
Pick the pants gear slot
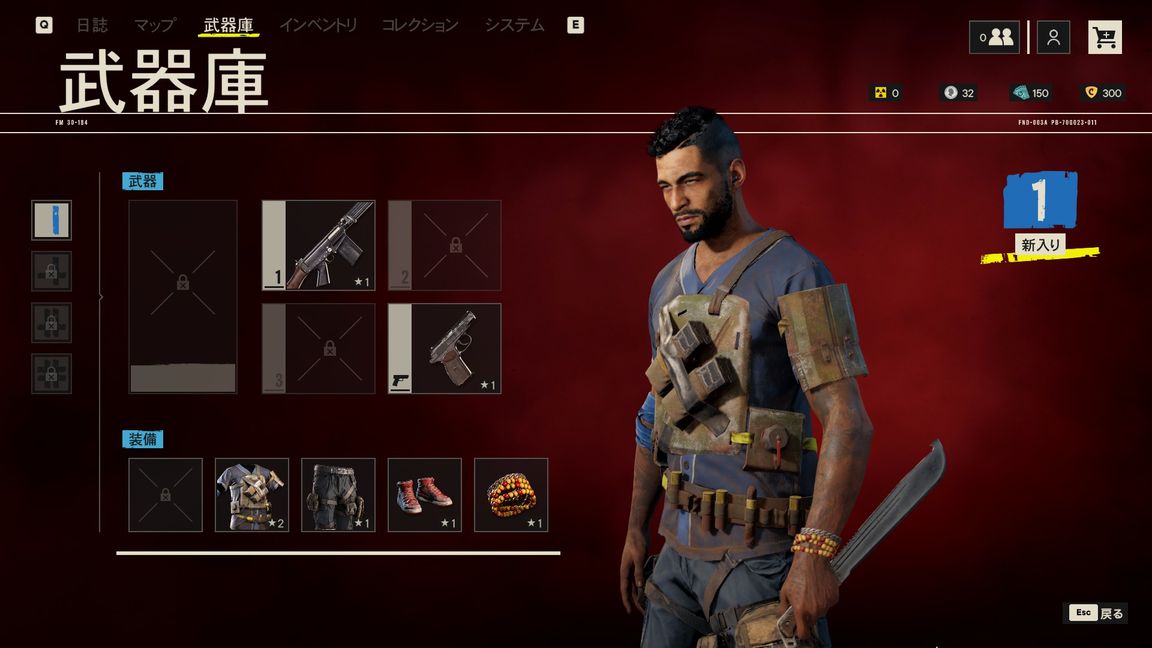point(338,495)
